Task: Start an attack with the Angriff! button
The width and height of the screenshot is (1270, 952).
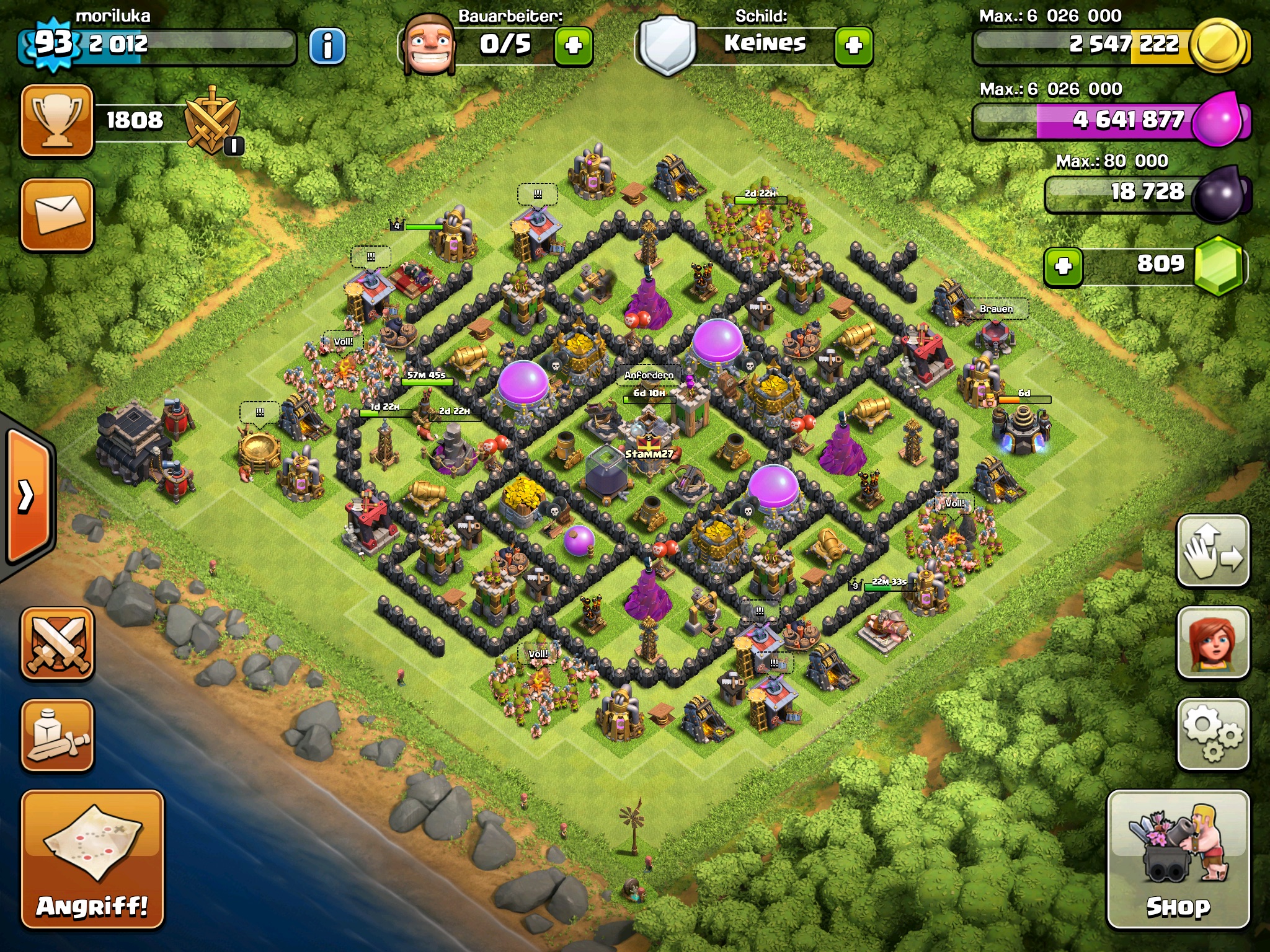Action: pyautogui.click(x=92, y=860)
